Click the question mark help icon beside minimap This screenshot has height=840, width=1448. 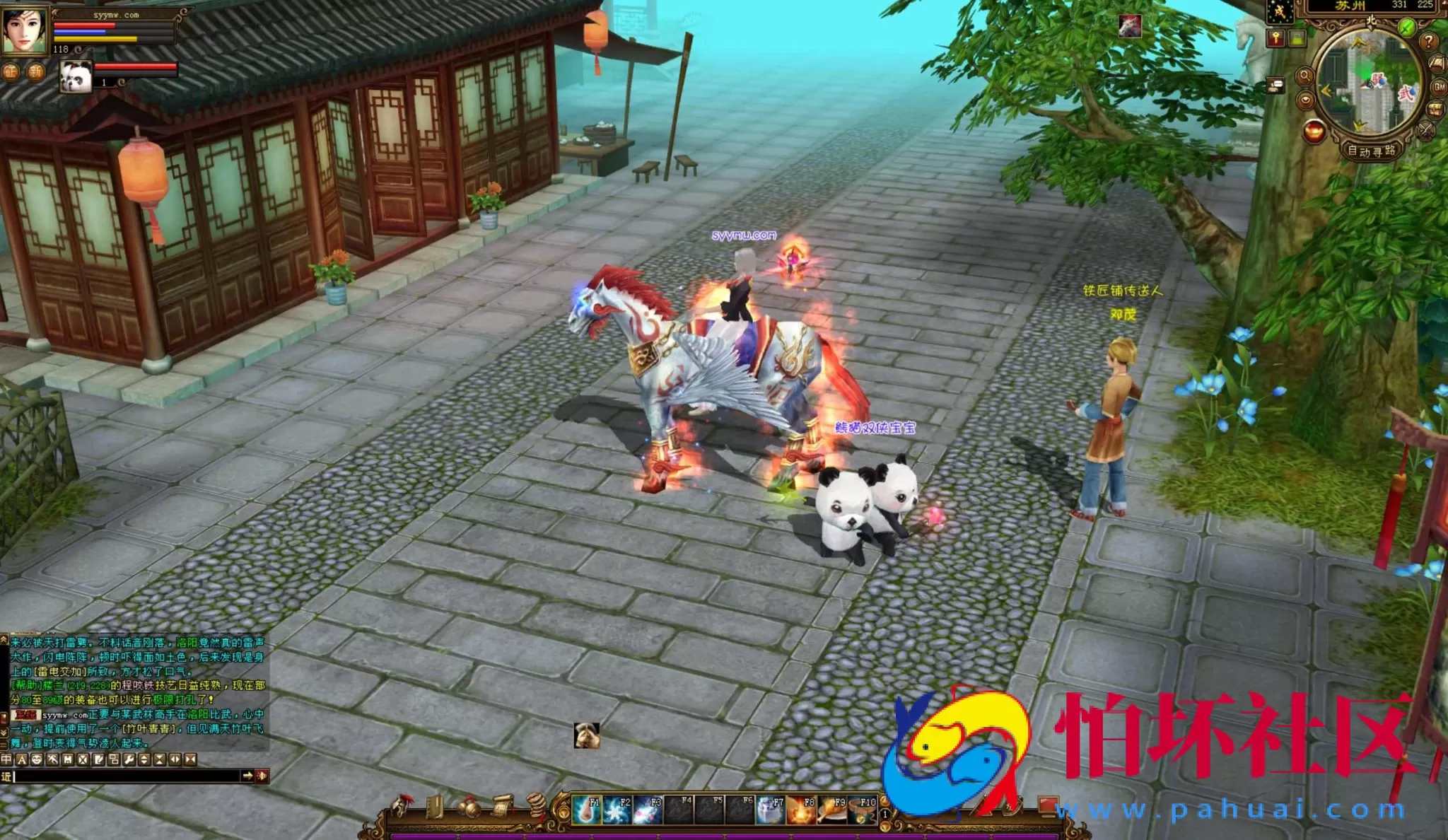1429,41
